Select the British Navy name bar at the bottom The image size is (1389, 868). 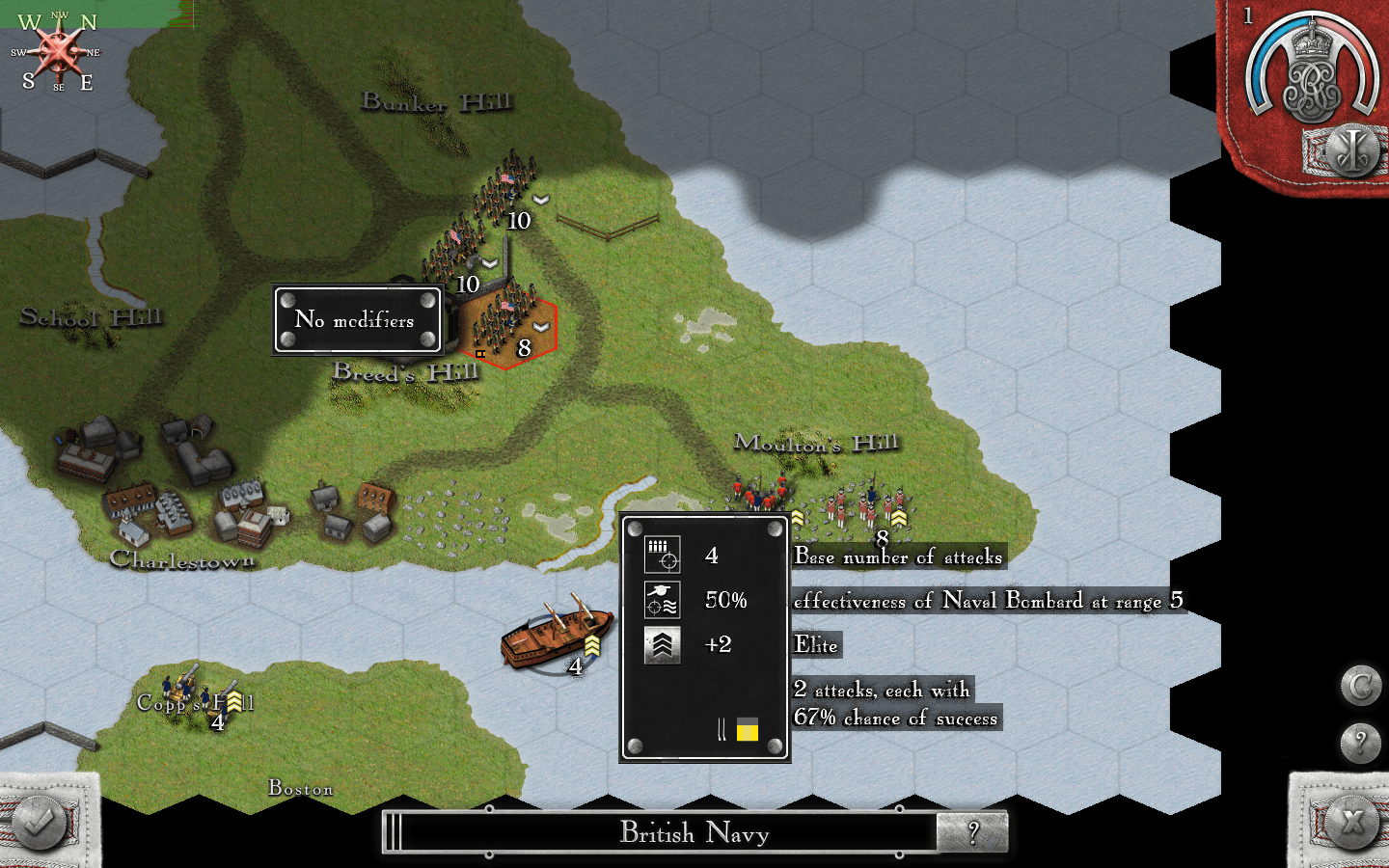click(x=694, y=833)
